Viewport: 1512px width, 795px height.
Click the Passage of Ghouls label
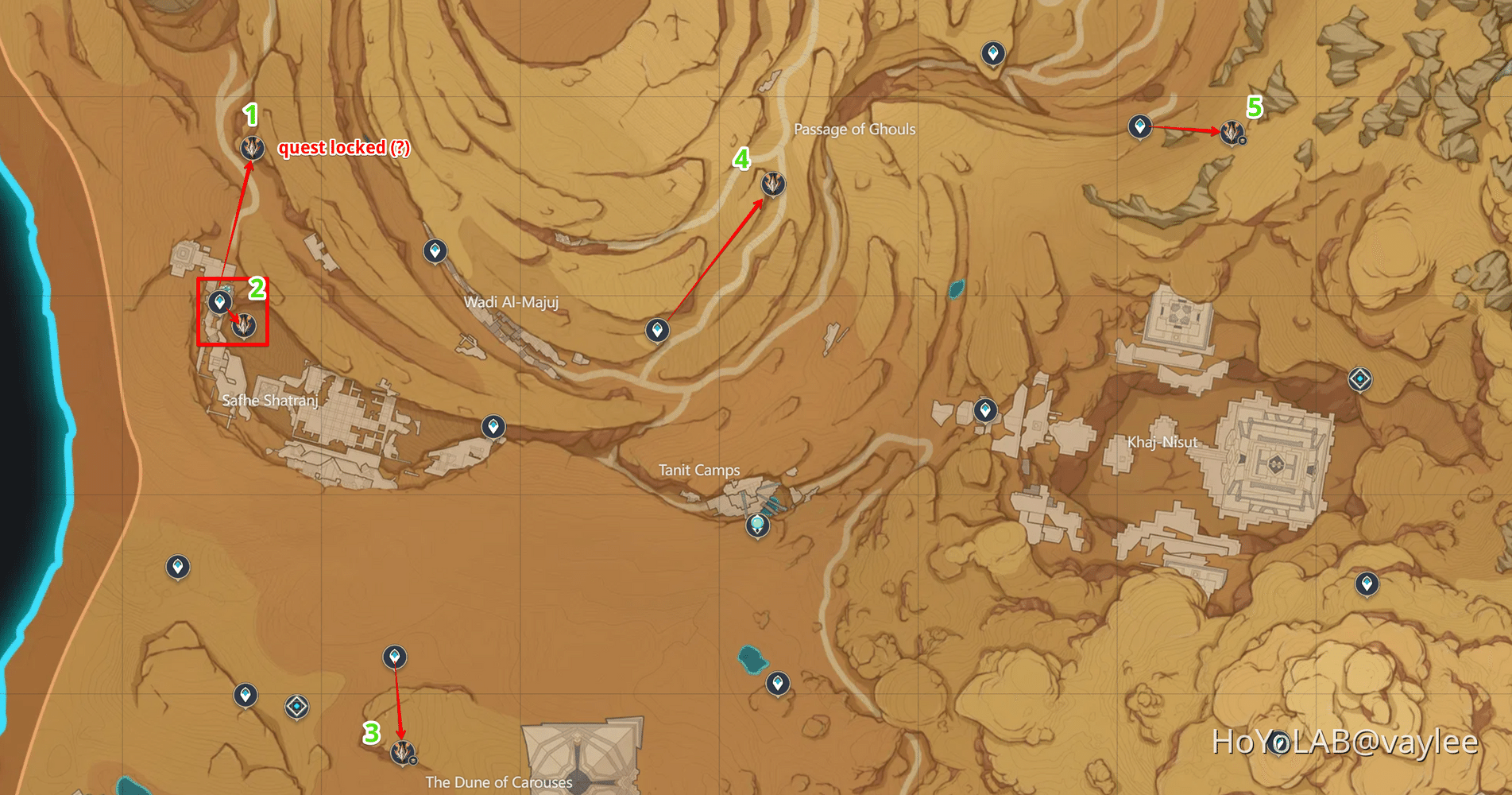855,129
